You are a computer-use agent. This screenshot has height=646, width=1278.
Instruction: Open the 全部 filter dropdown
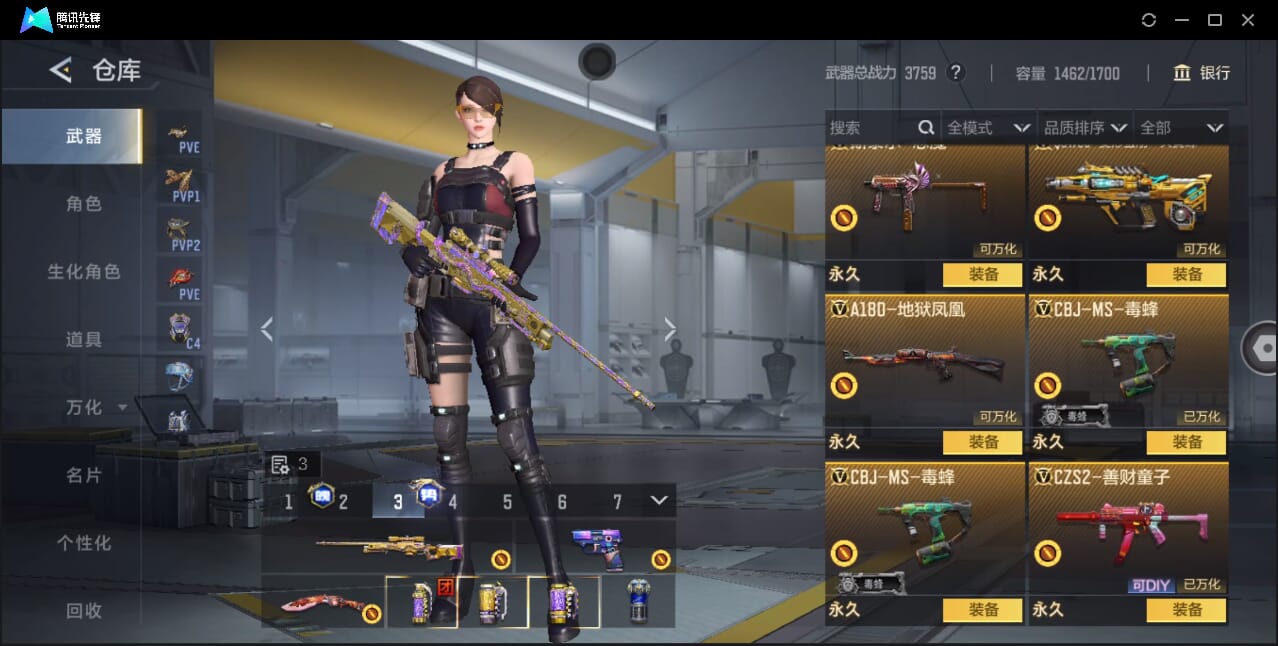(x=1181, y=128)
